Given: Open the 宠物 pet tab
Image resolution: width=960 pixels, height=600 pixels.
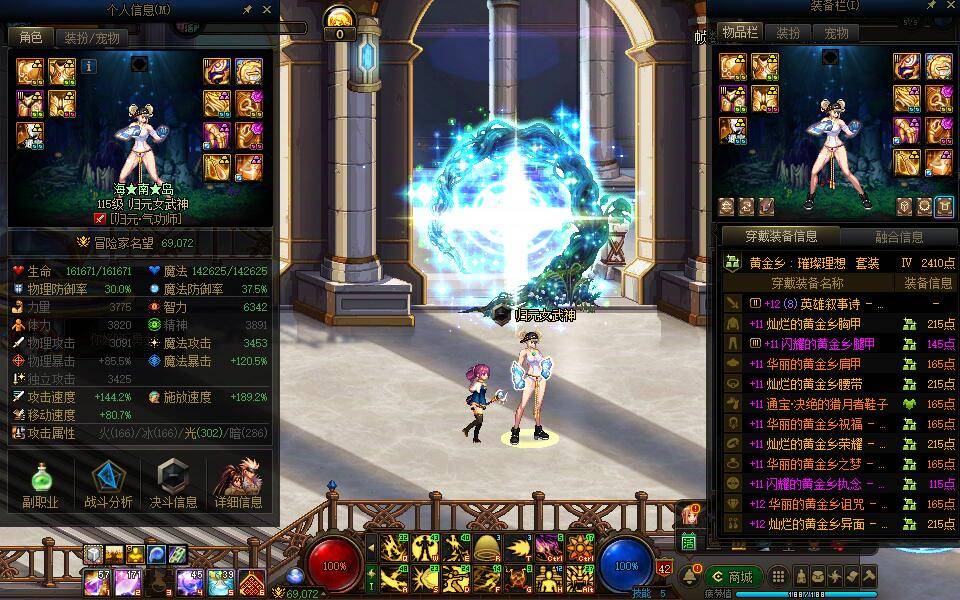Looking at the screenshot, I should (x=836, y=33).
